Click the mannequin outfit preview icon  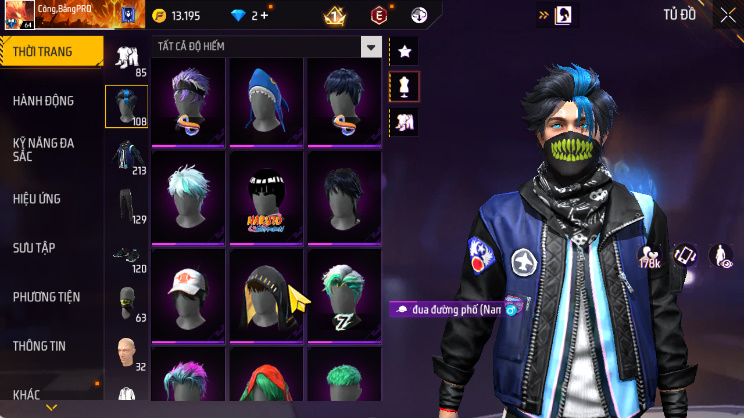(405, 87)
